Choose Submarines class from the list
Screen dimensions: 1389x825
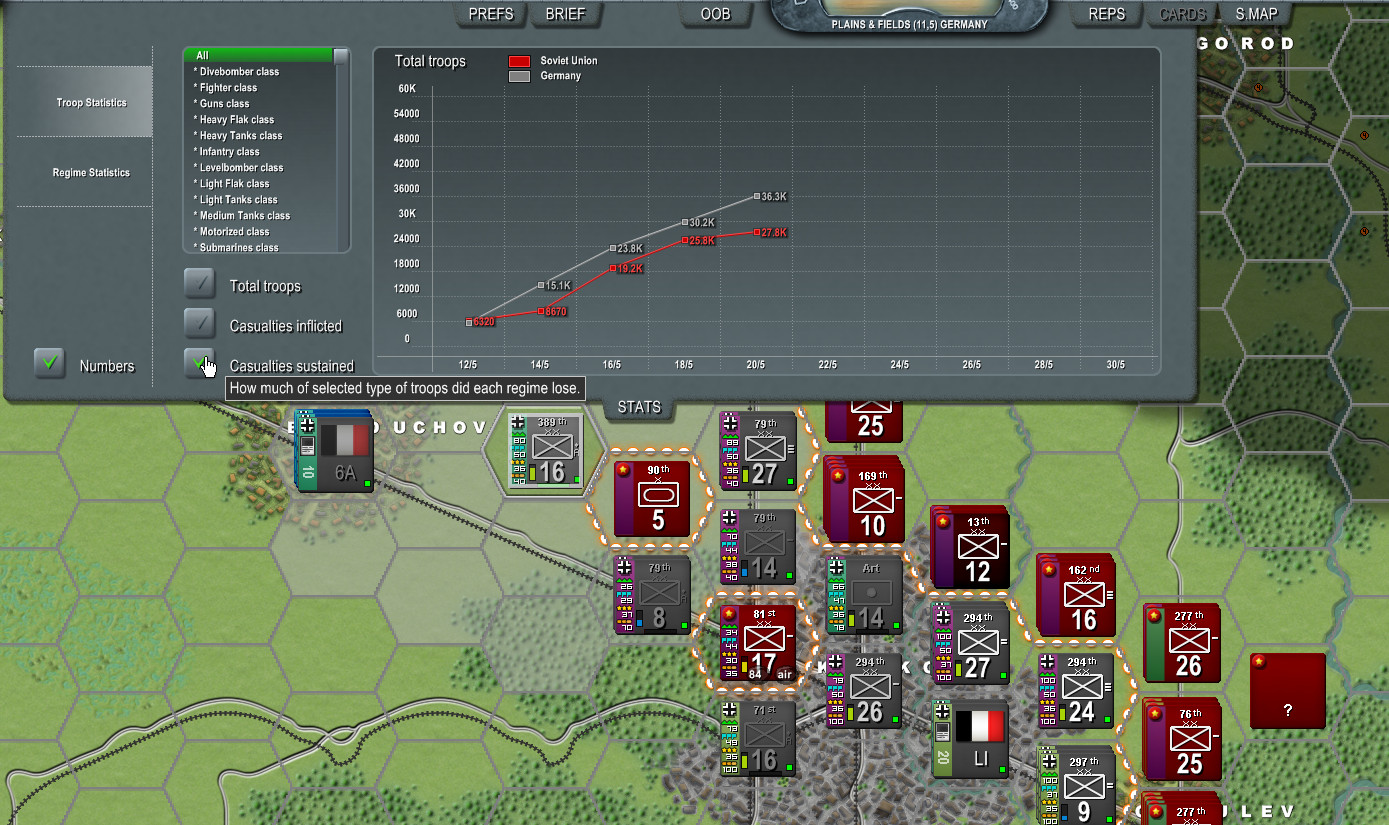click(x=239, y=248)
